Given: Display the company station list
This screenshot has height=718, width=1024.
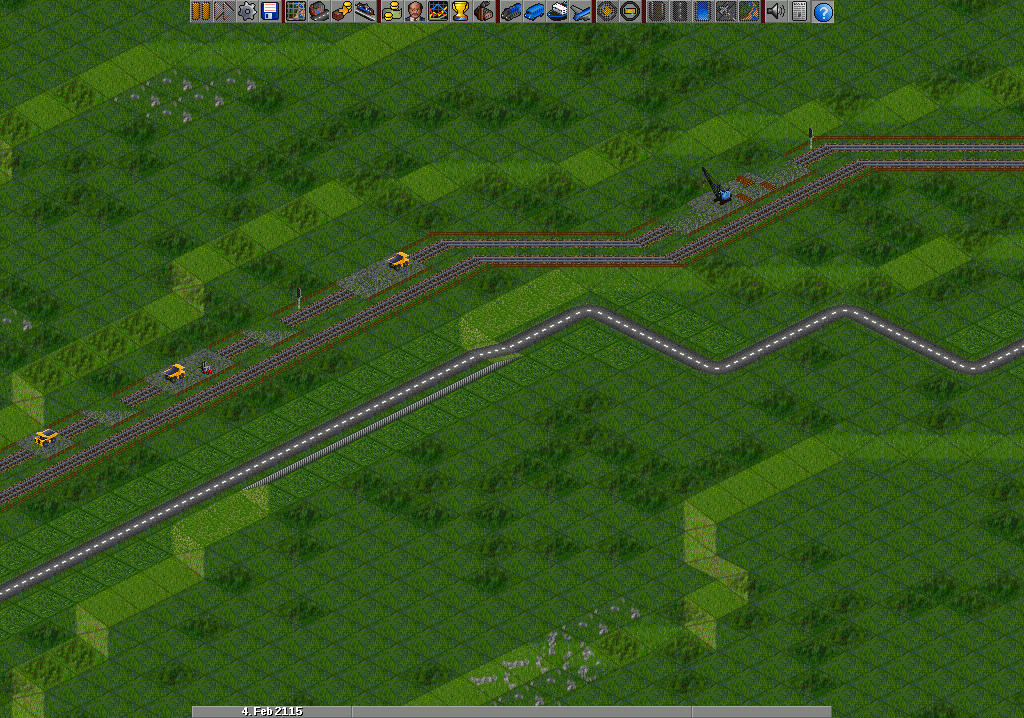Looking at the screenshot, I should point(362,12).
